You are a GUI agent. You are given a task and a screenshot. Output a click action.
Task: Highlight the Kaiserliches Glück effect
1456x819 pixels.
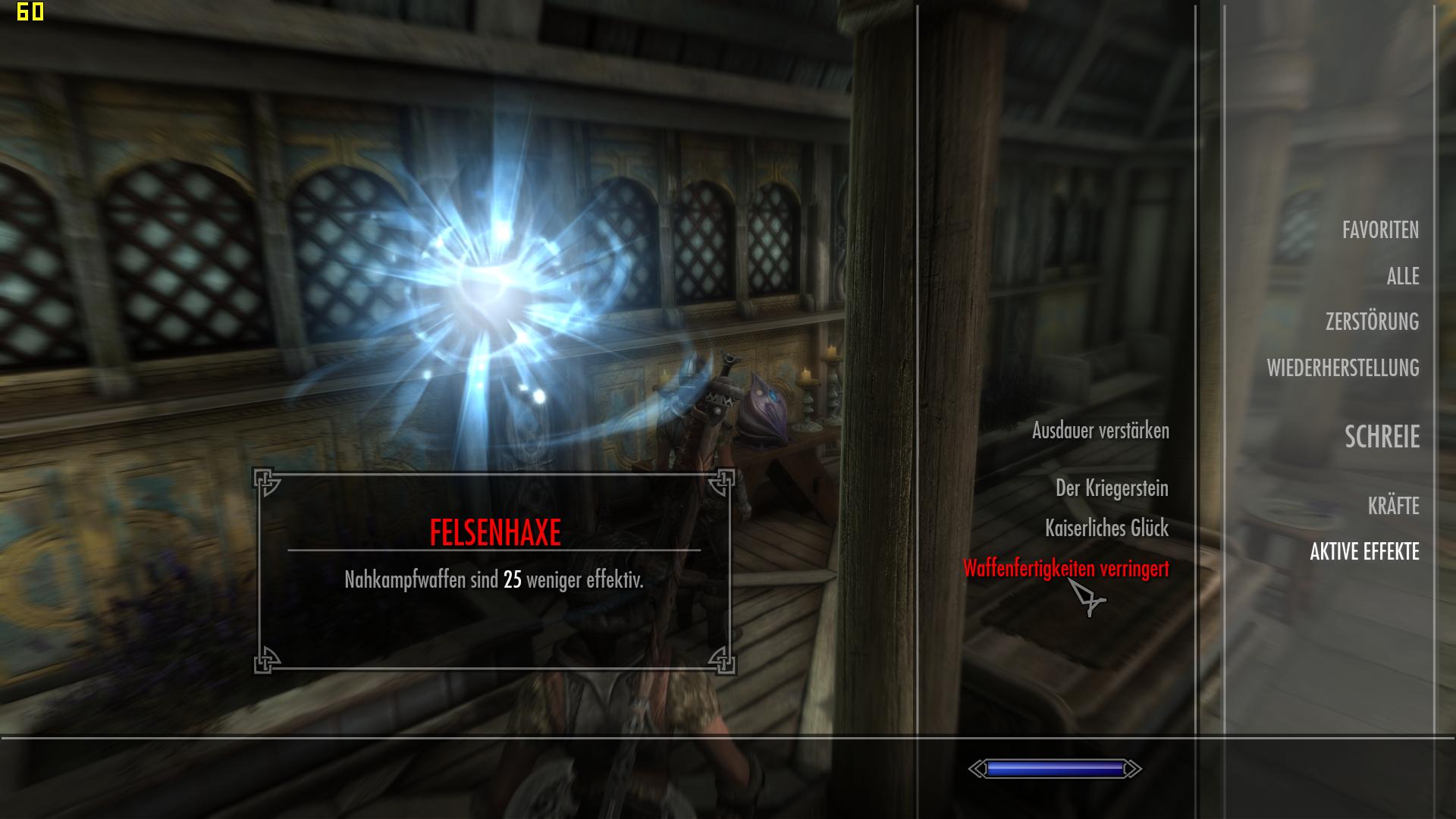(x=1106, y=529)
